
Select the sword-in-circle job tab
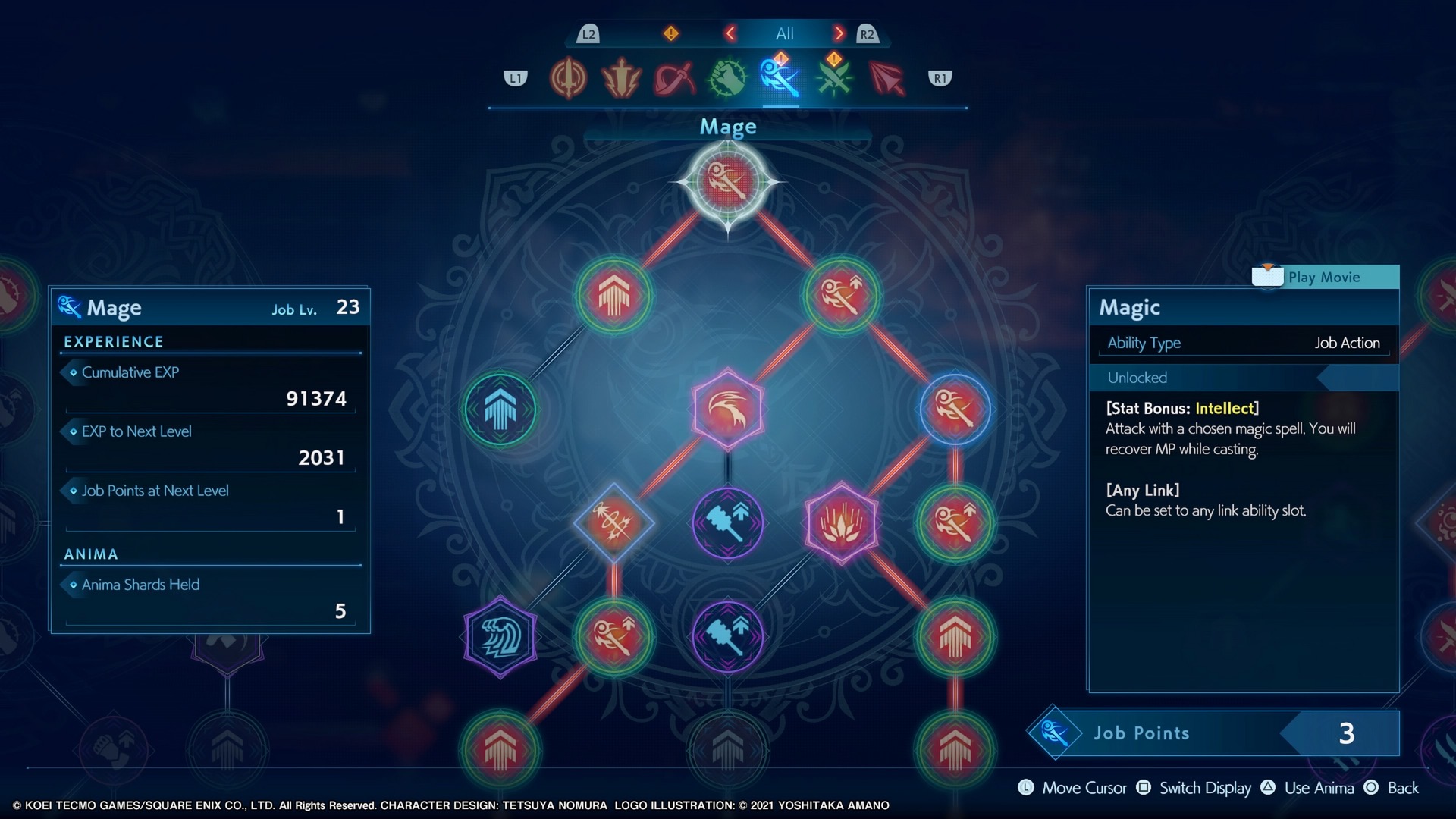[568, 78]
